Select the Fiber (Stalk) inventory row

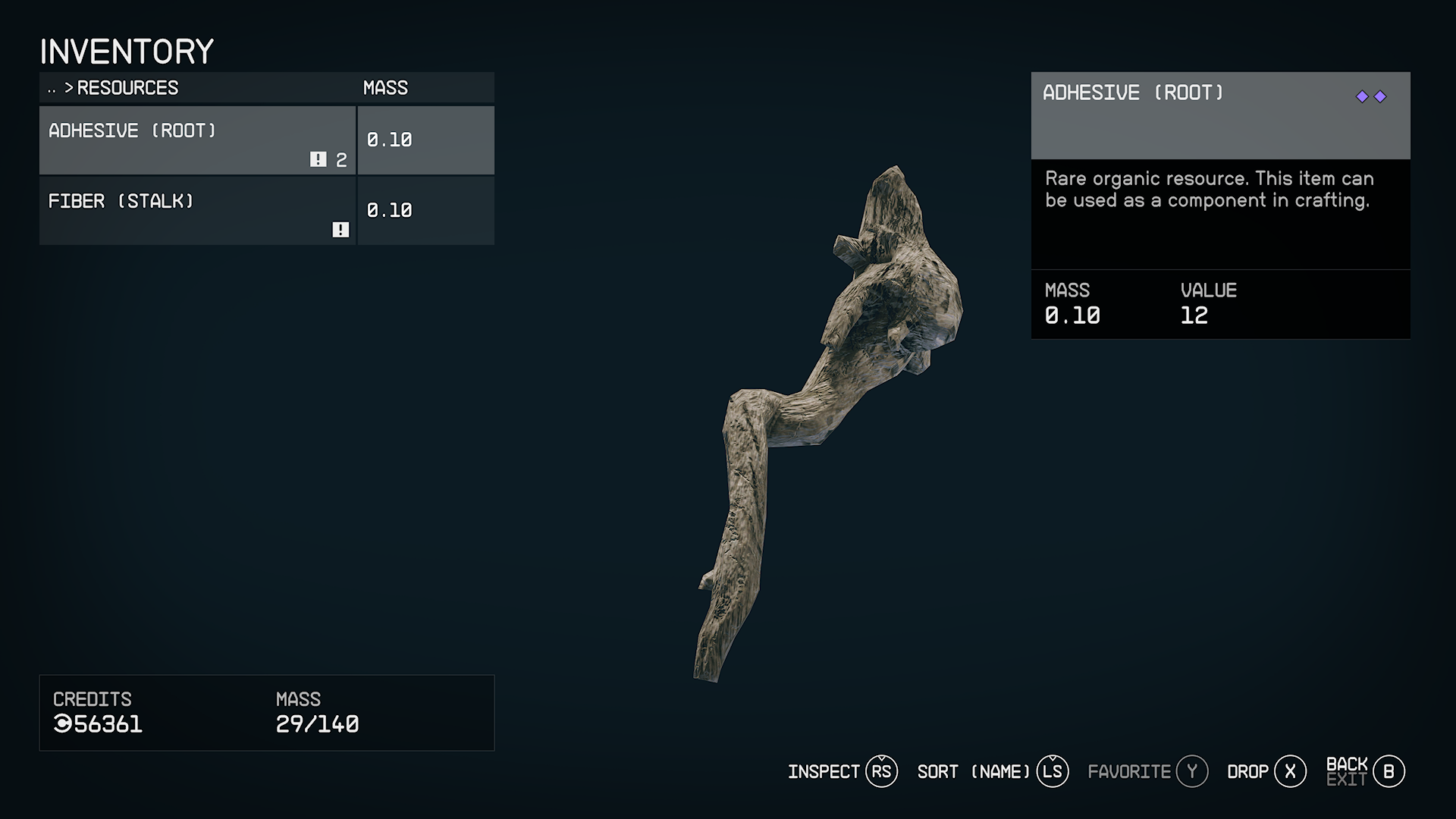tap(197, 211)
